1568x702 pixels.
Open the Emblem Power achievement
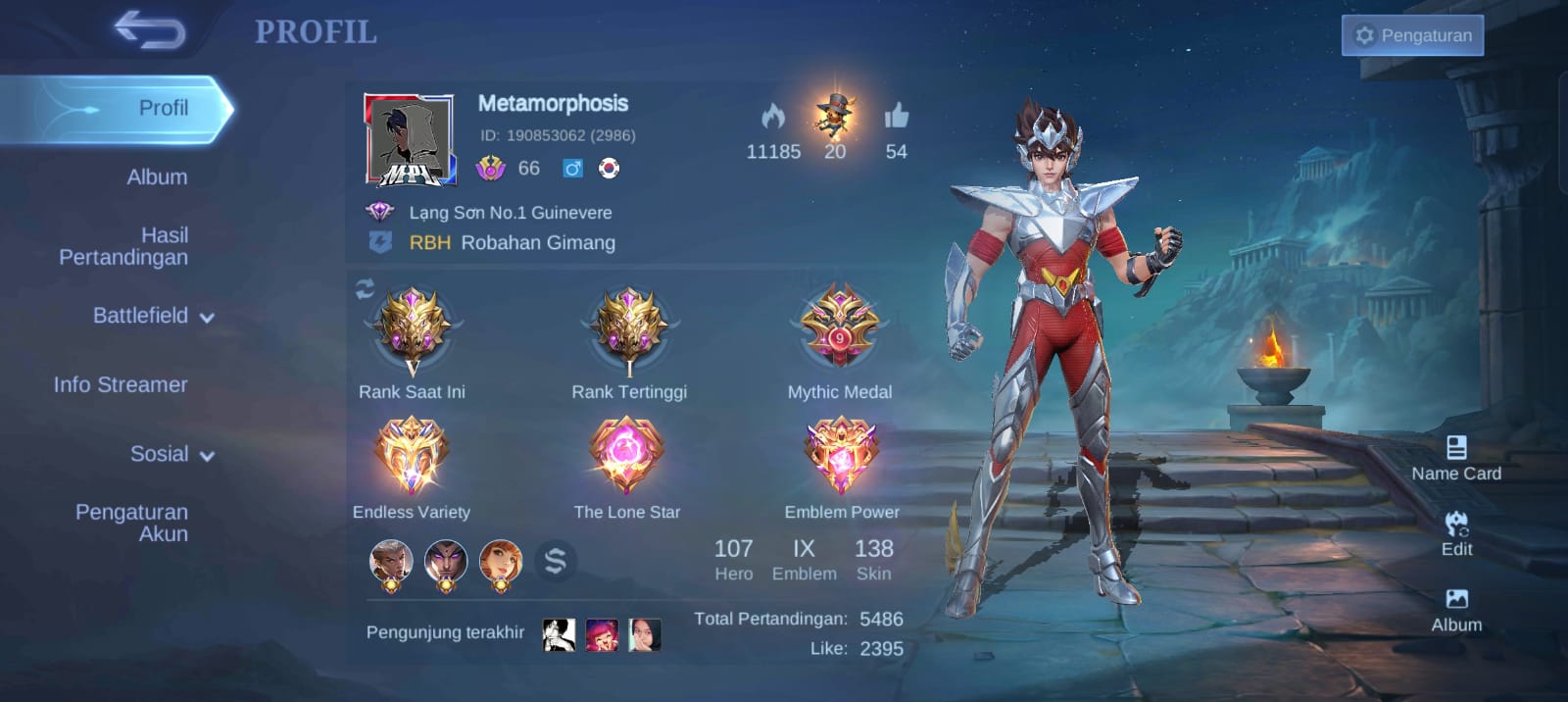[841, 456]
